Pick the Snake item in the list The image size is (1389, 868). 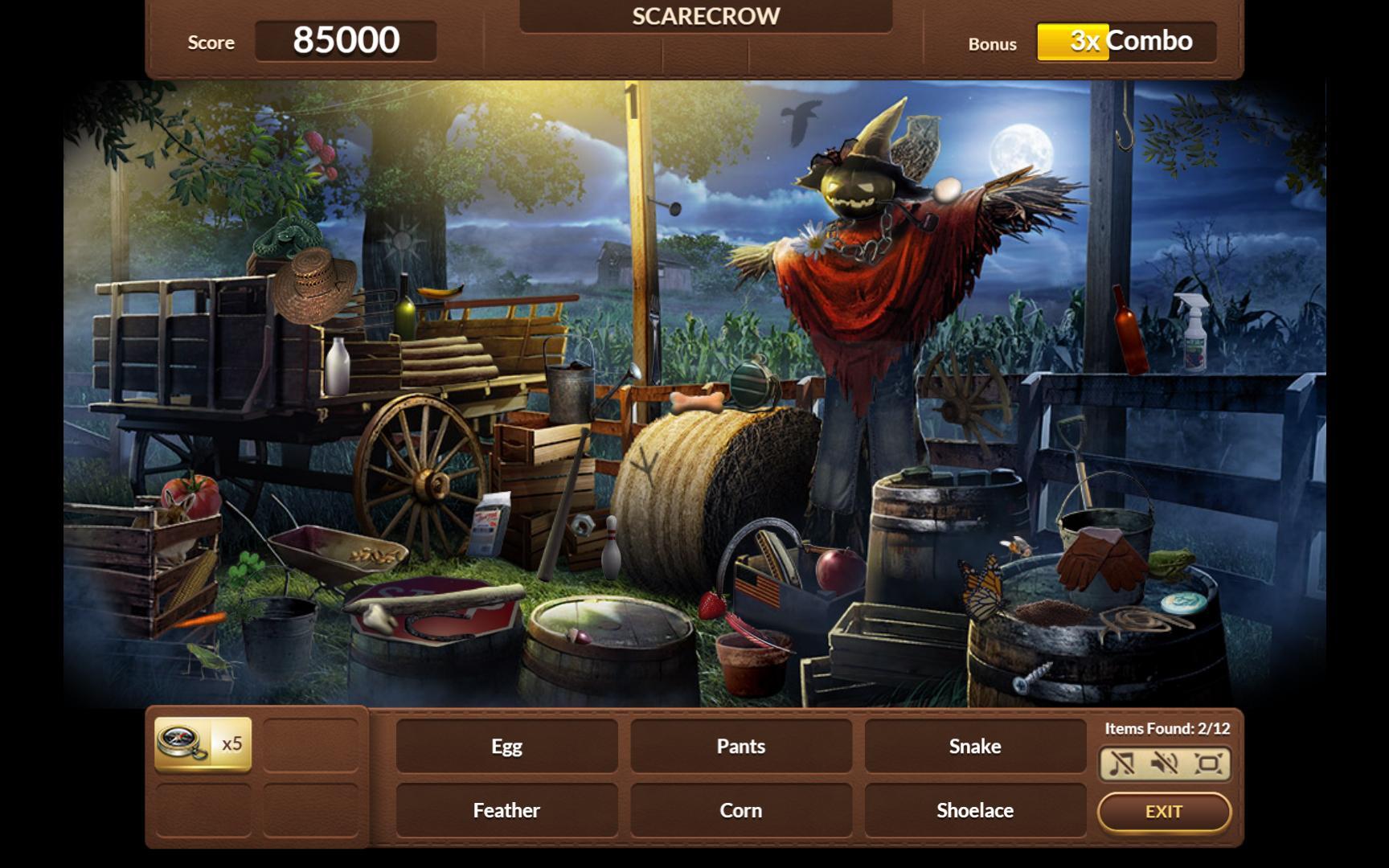pos(974,746)
